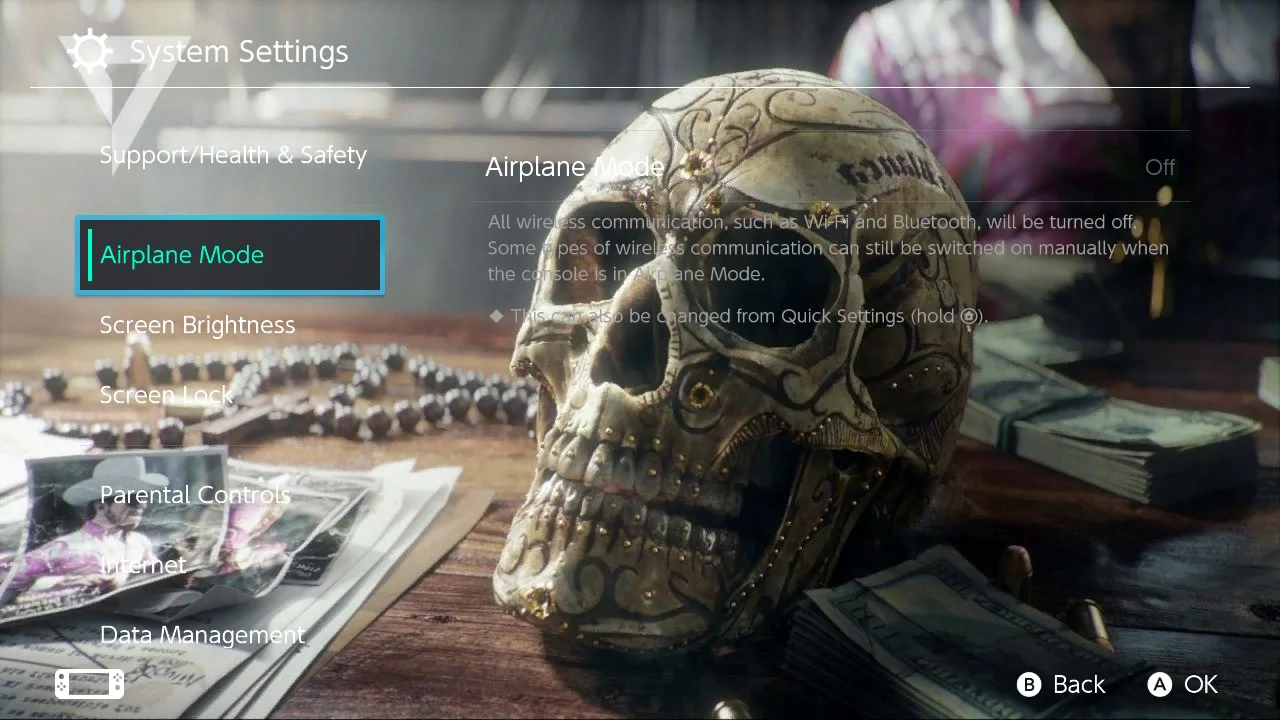The width and height of the screenshot is (1280, 720).
Task: Click the sun symbol in the settings header
Action: click(90, 51)
